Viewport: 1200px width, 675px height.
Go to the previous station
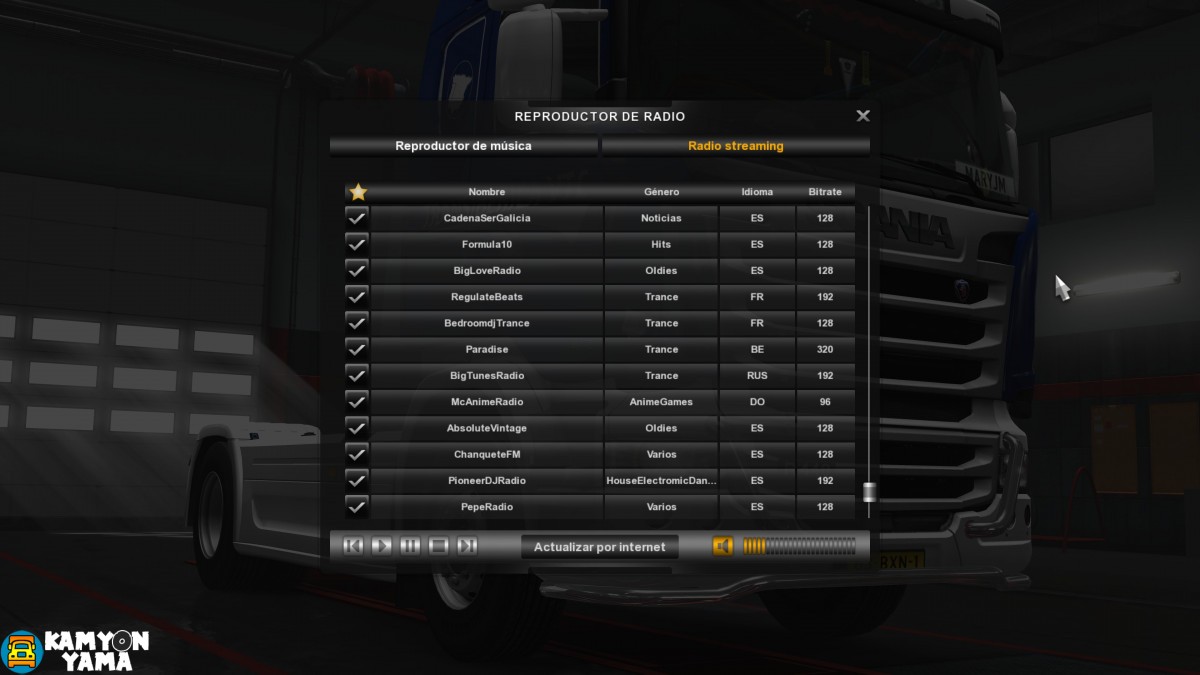click(x=353, y=546)
